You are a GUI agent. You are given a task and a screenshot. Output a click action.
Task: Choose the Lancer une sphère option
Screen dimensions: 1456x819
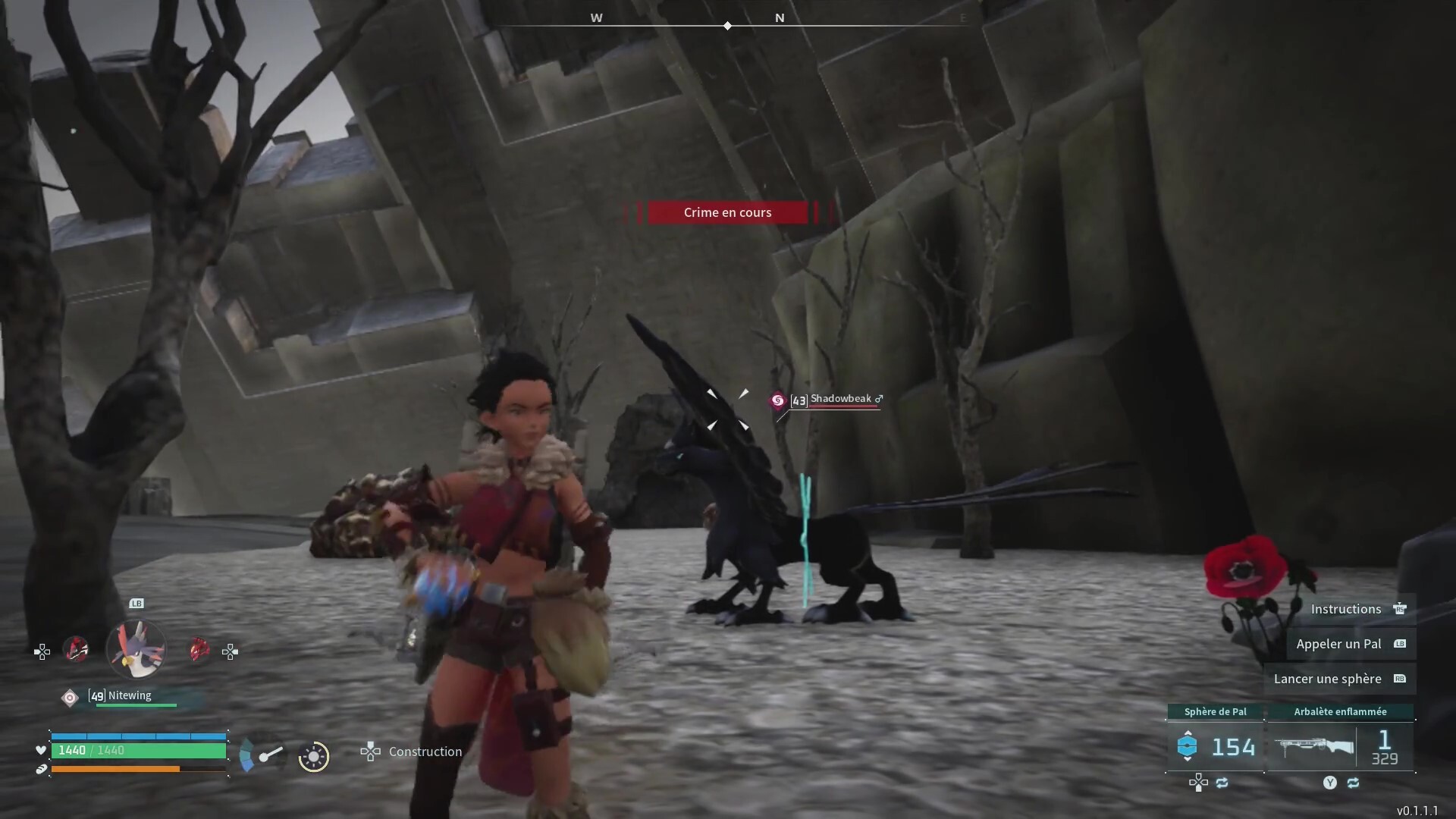click(1328, 679)
